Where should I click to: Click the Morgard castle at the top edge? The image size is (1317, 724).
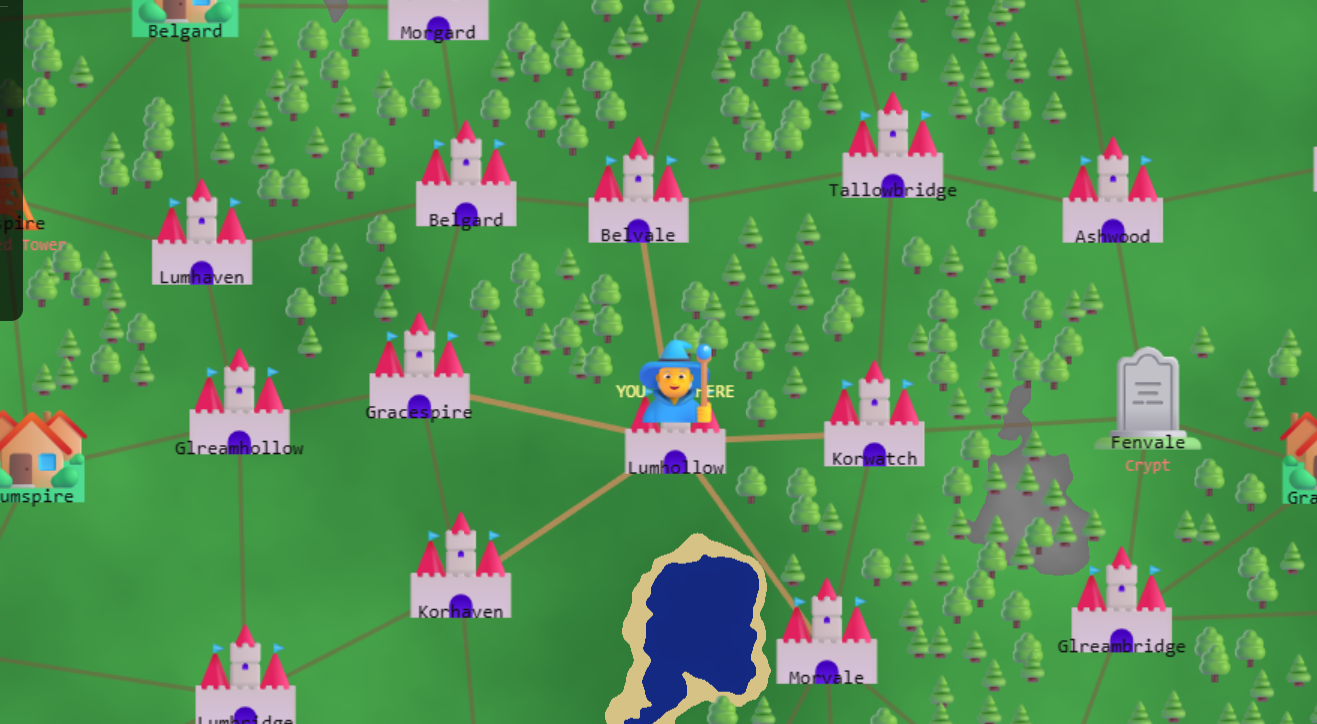[x=438, y=15]
